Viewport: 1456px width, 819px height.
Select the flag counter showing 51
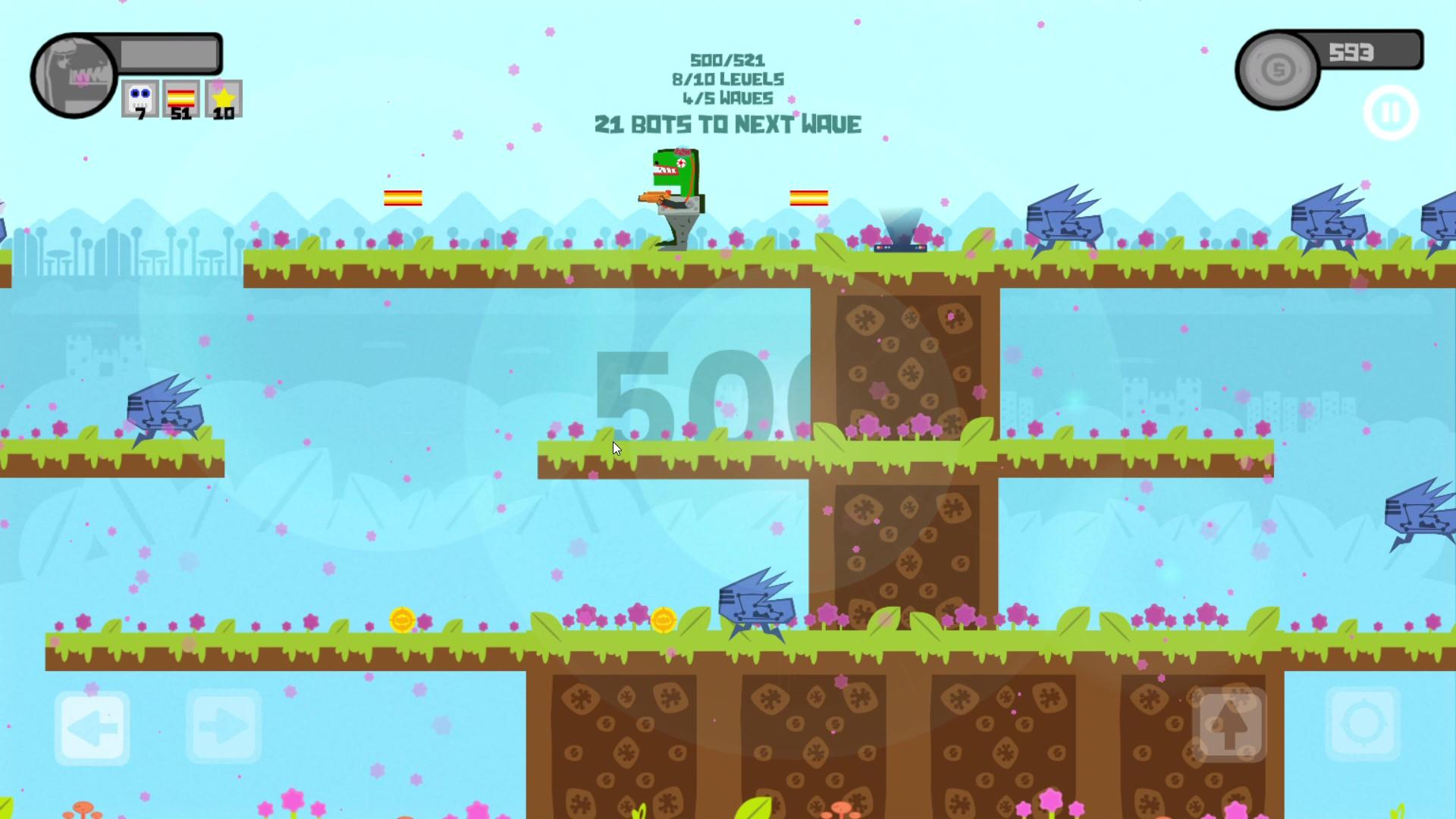click(x=180, y=99)
